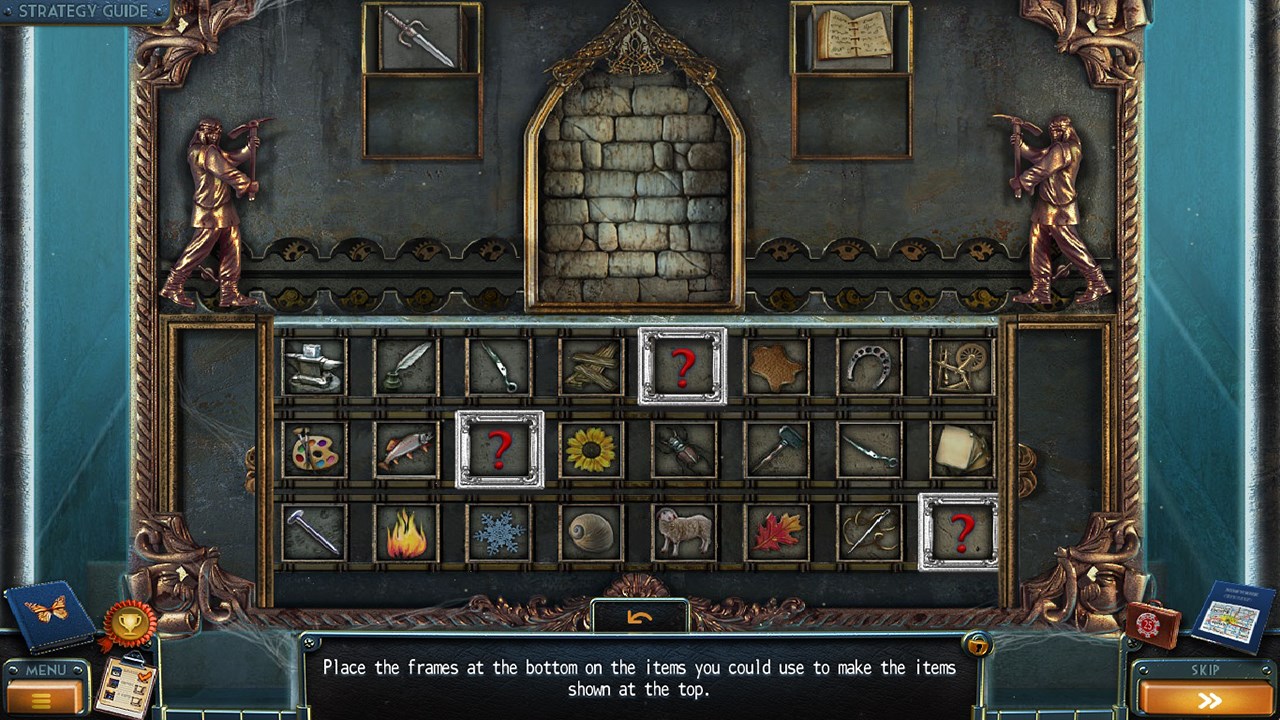1280x720 pixels.
Task: Pick the red maple leaf tile
Action: [777, 533]
